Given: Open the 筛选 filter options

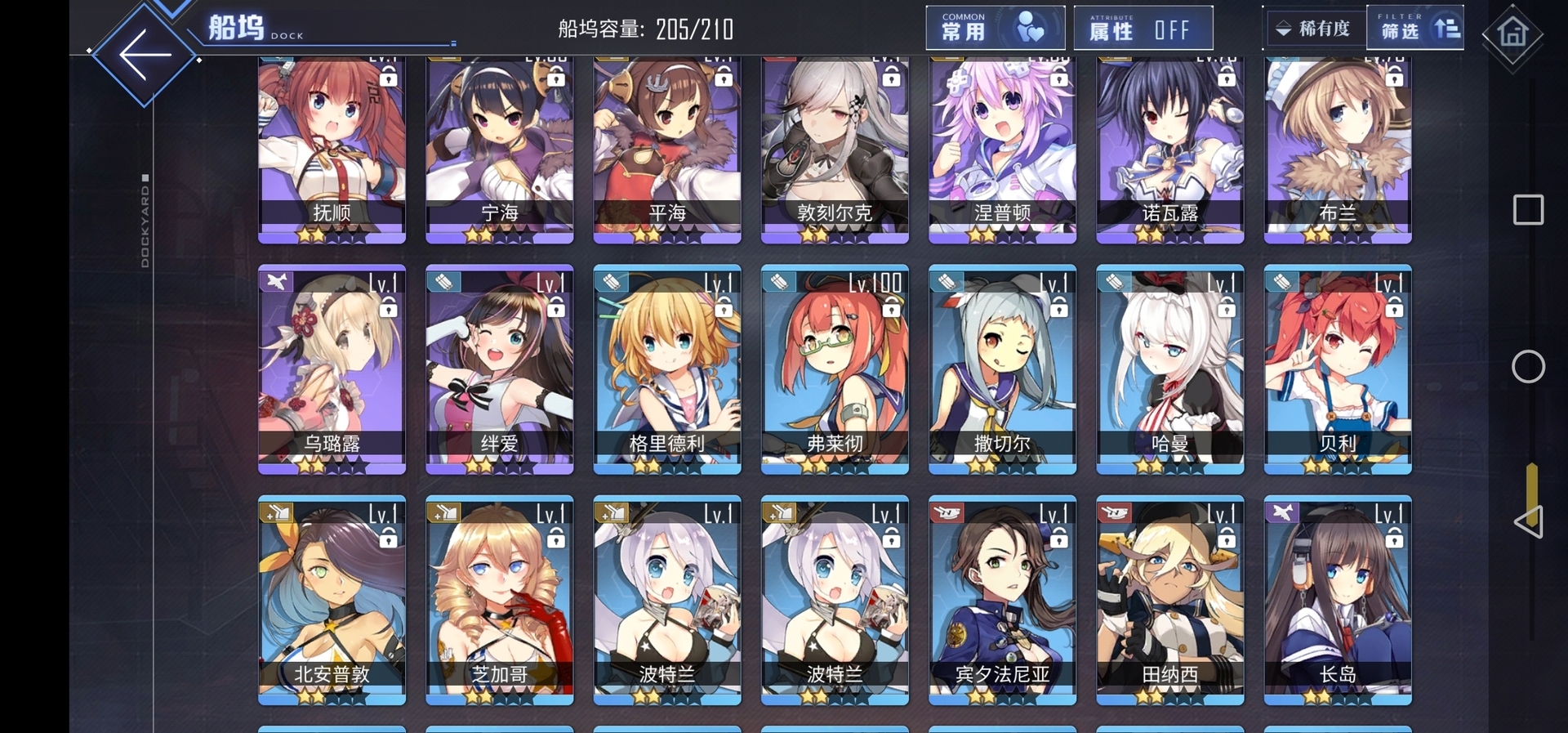Looking at the screenshot, I should 1415,29.
